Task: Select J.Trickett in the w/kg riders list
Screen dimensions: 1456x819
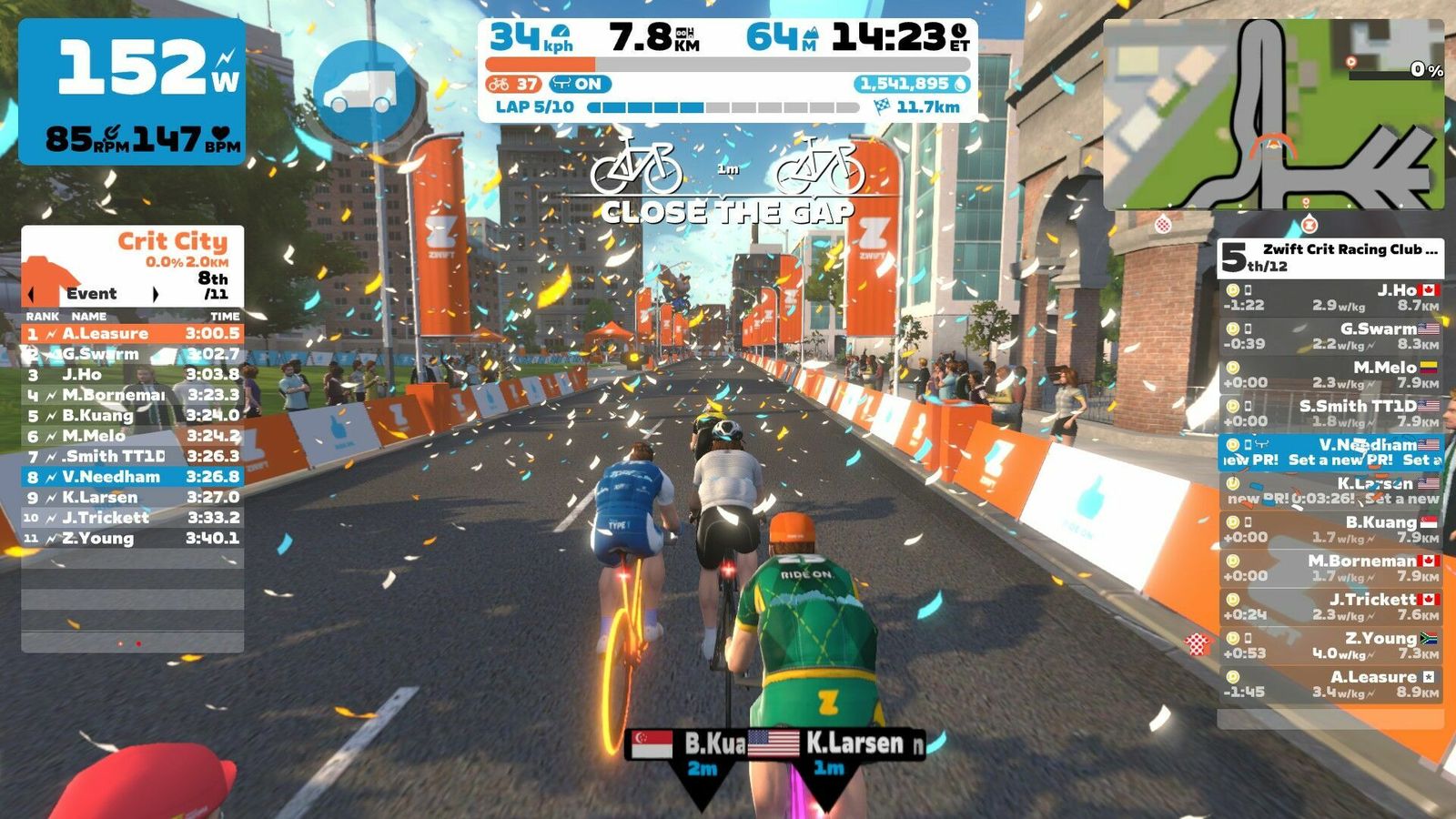Action: 1330,607
